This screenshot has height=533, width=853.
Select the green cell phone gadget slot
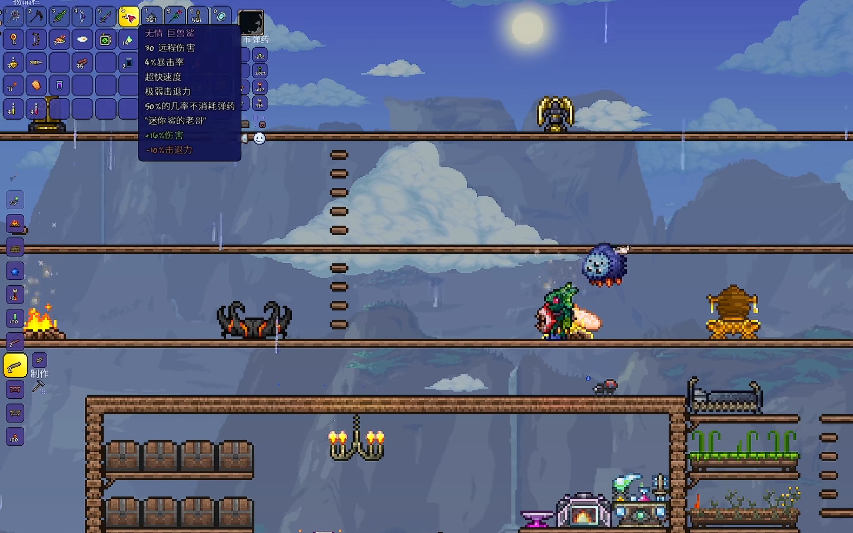click(x=106, y=39)
